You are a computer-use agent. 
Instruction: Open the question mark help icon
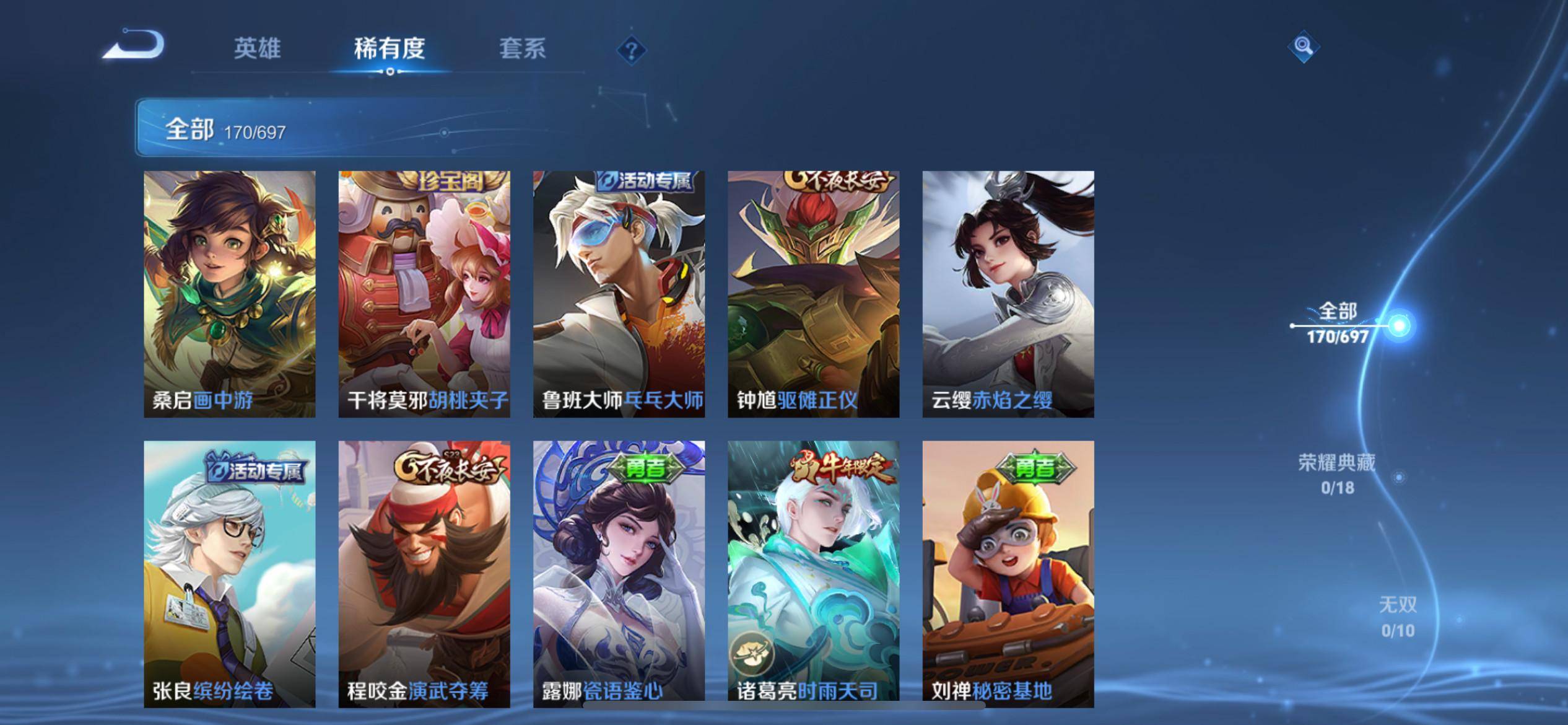[x=632, y=50]
